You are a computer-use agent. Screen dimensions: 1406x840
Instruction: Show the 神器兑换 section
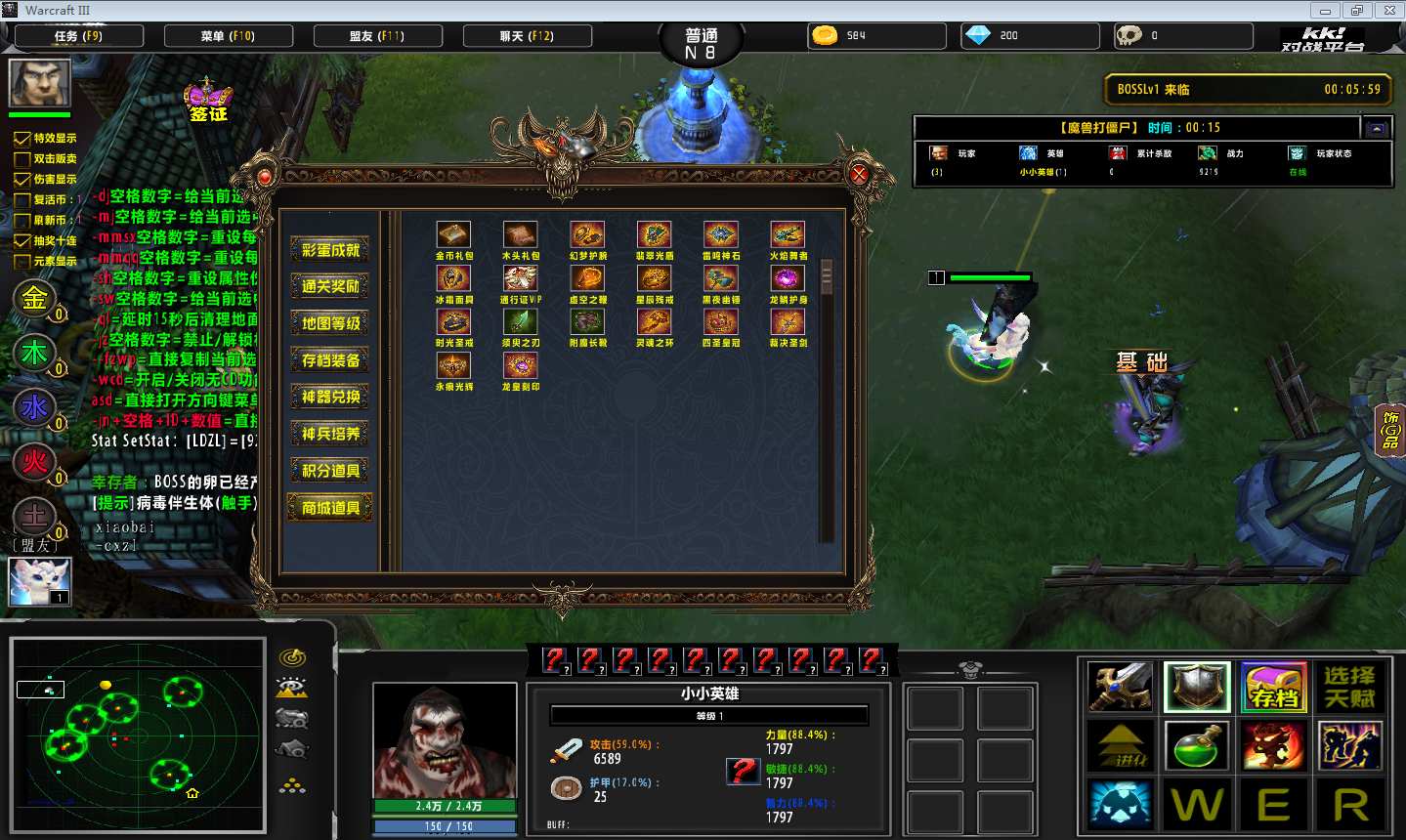pyautogui.click(x=330, y=397)
